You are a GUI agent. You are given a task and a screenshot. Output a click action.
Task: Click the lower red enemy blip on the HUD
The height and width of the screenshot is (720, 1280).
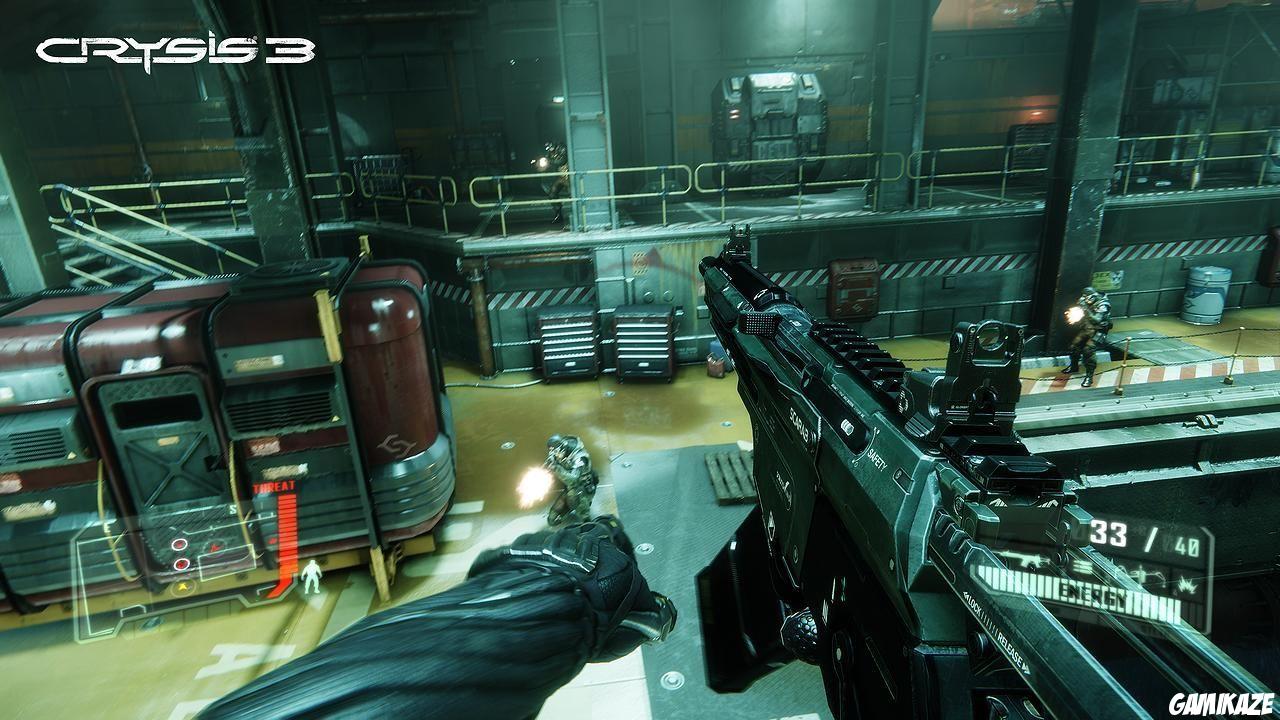[183, 564]
